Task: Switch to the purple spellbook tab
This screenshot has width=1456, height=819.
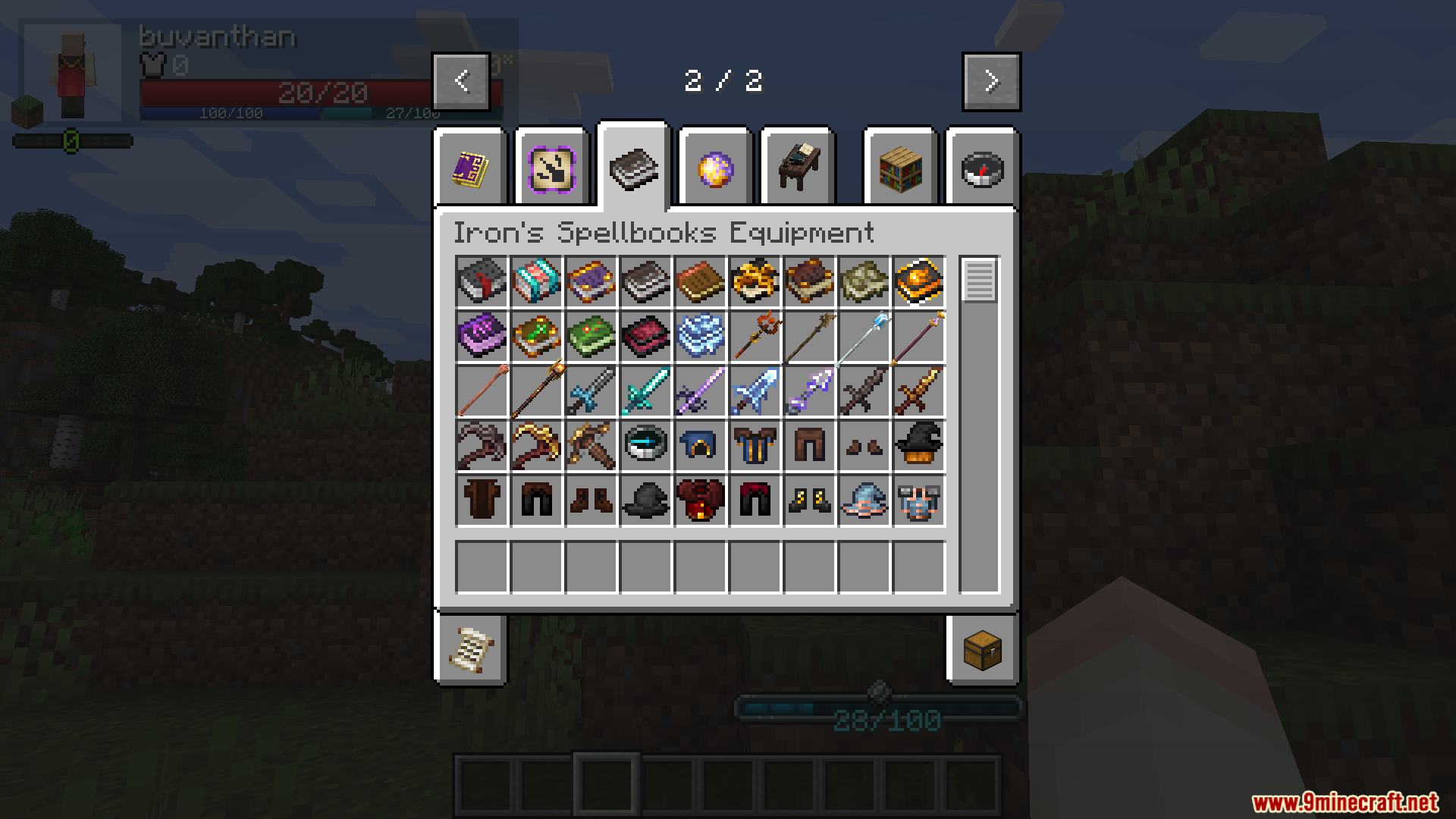Action: click(x=471, y=167)
